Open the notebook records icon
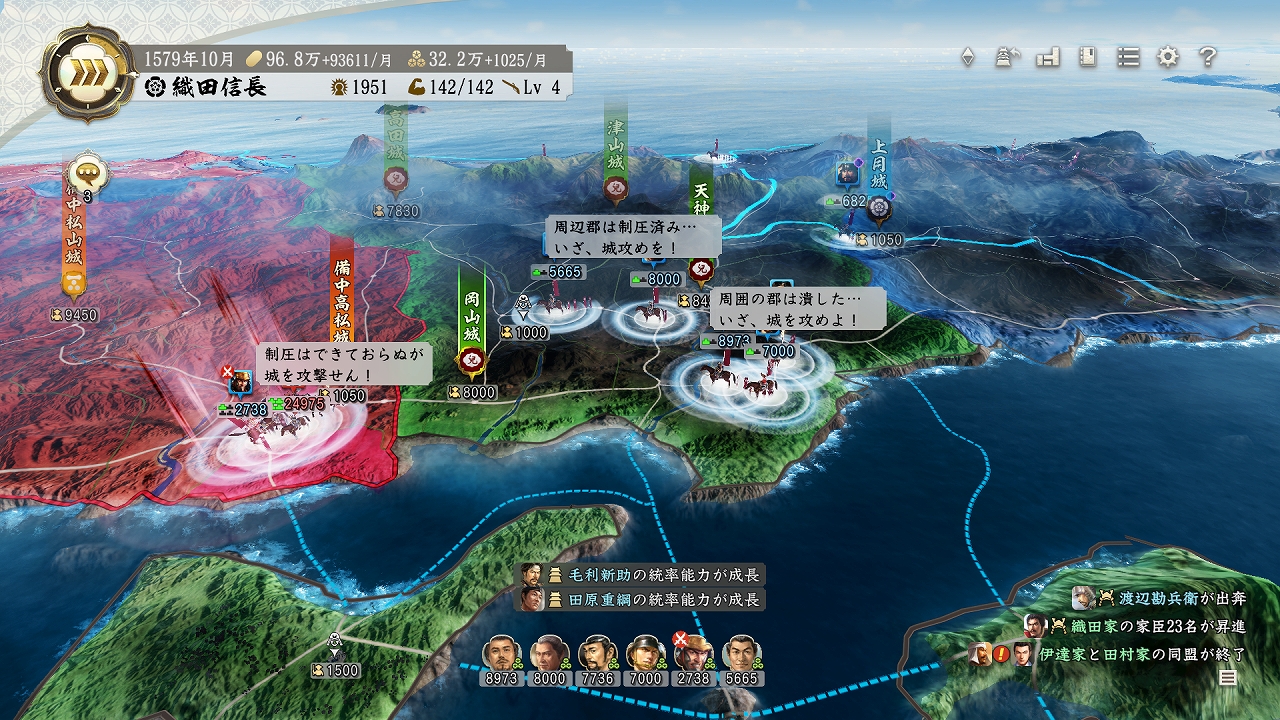The width and height of the screenshot is (1280, 720). (x=1088, y=57)
